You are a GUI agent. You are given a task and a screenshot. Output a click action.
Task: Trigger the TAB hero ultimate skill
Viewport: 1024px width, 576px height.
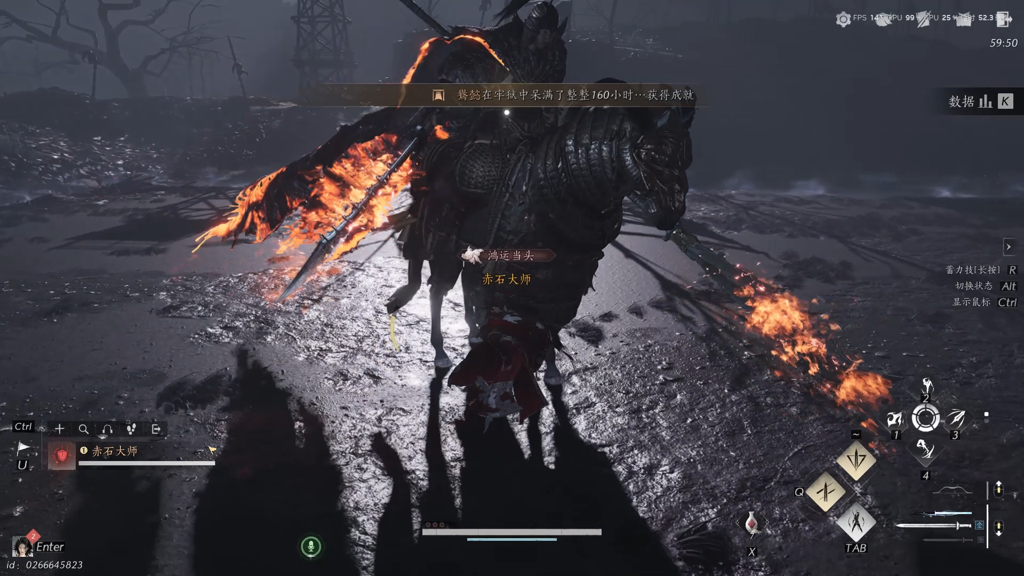pyautogui.click(x=856, y=521)
